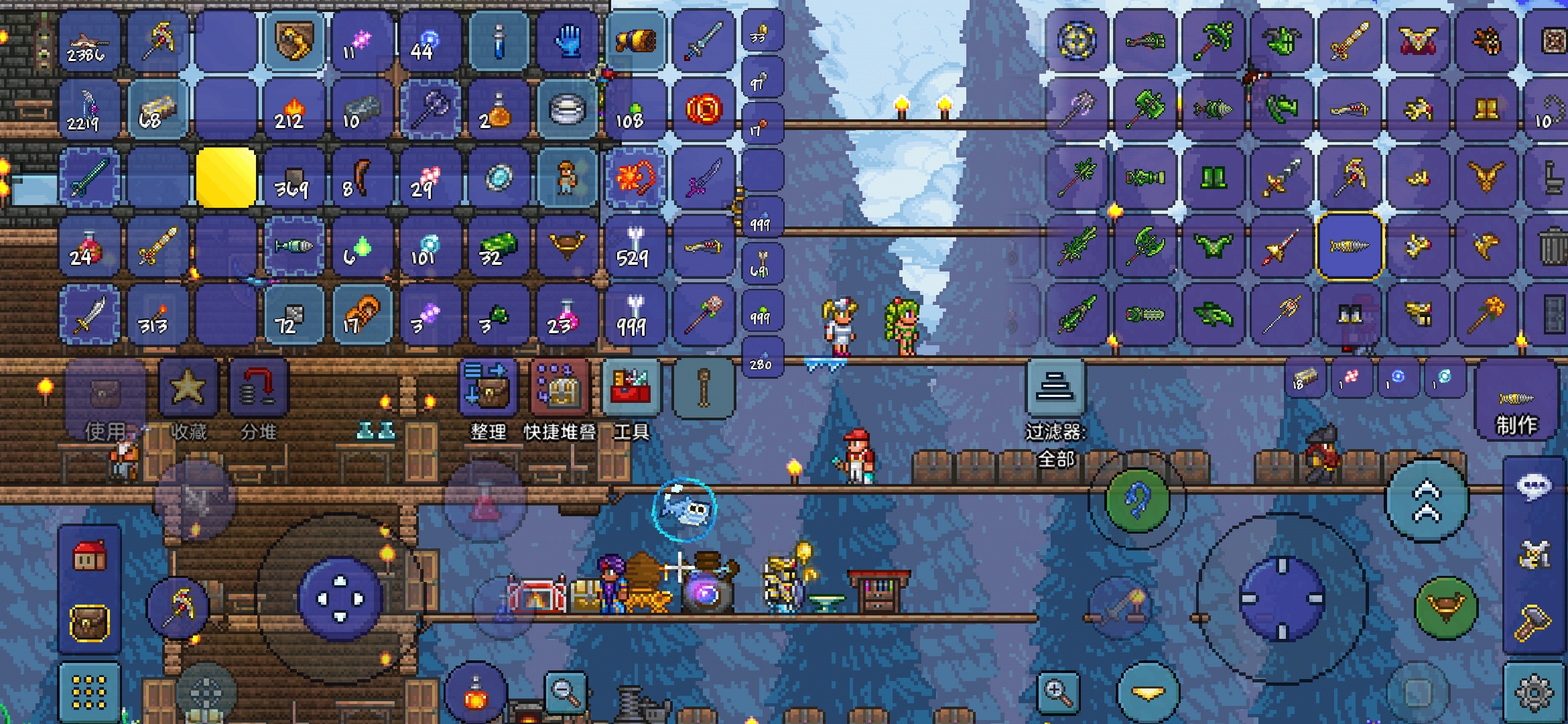The width and height of the screenshot is (1568, 724).
Task: Click the inventory trash can slot
Action: [x=1553, y=247]
